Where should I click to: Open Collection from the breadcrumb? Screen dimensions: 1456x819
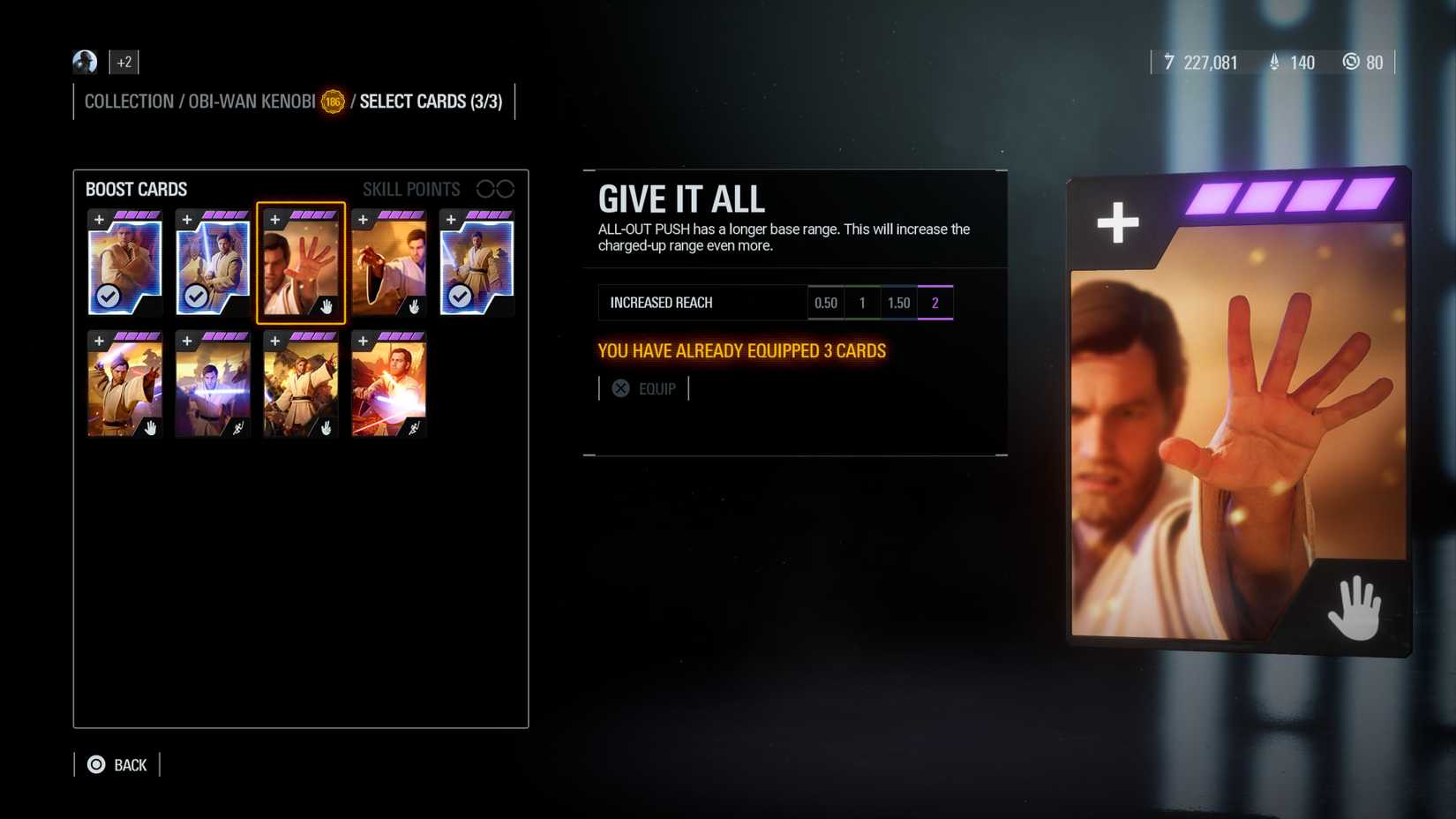pos(128,101)
